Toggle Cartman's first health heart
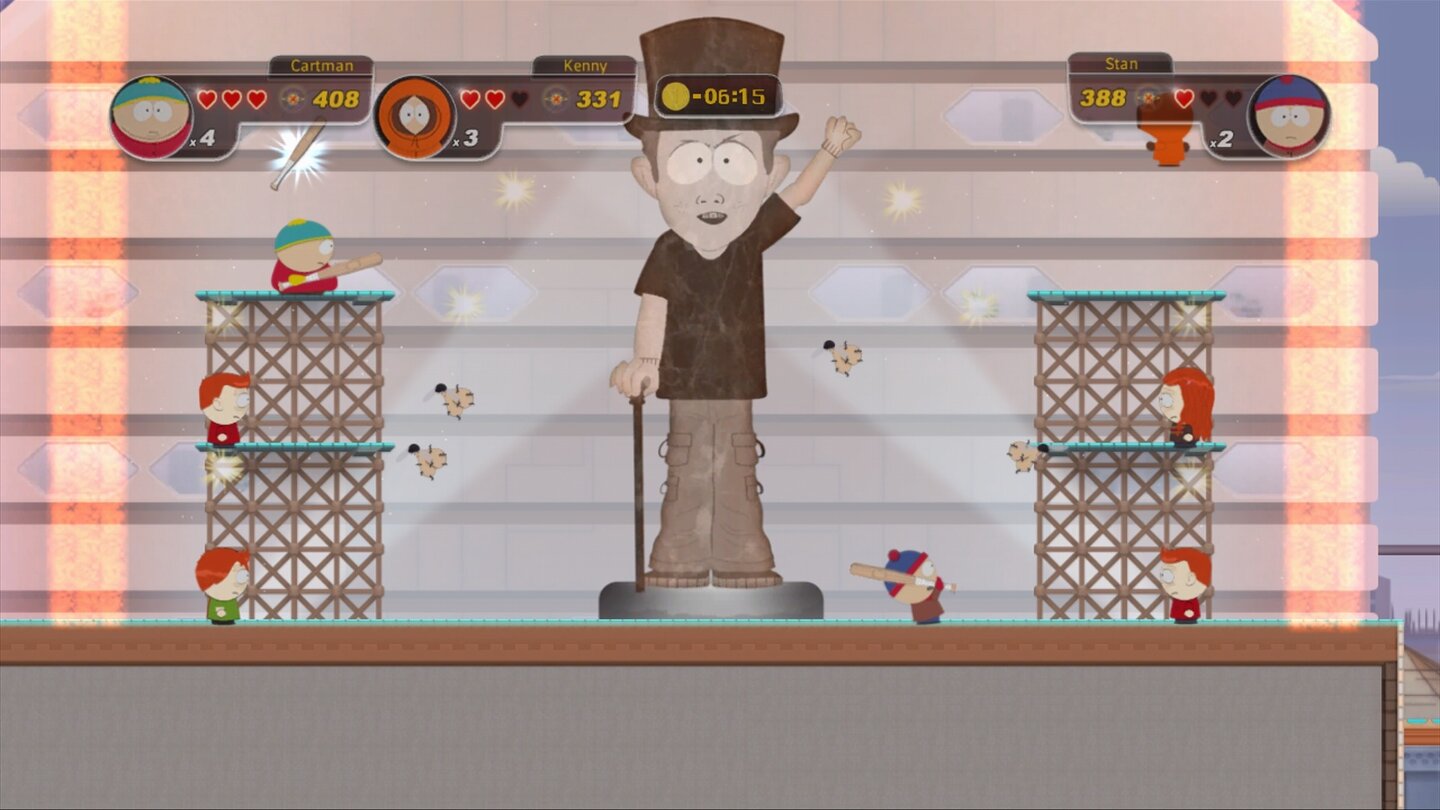The image size is (1440, 810). click(x=206, y=98)
